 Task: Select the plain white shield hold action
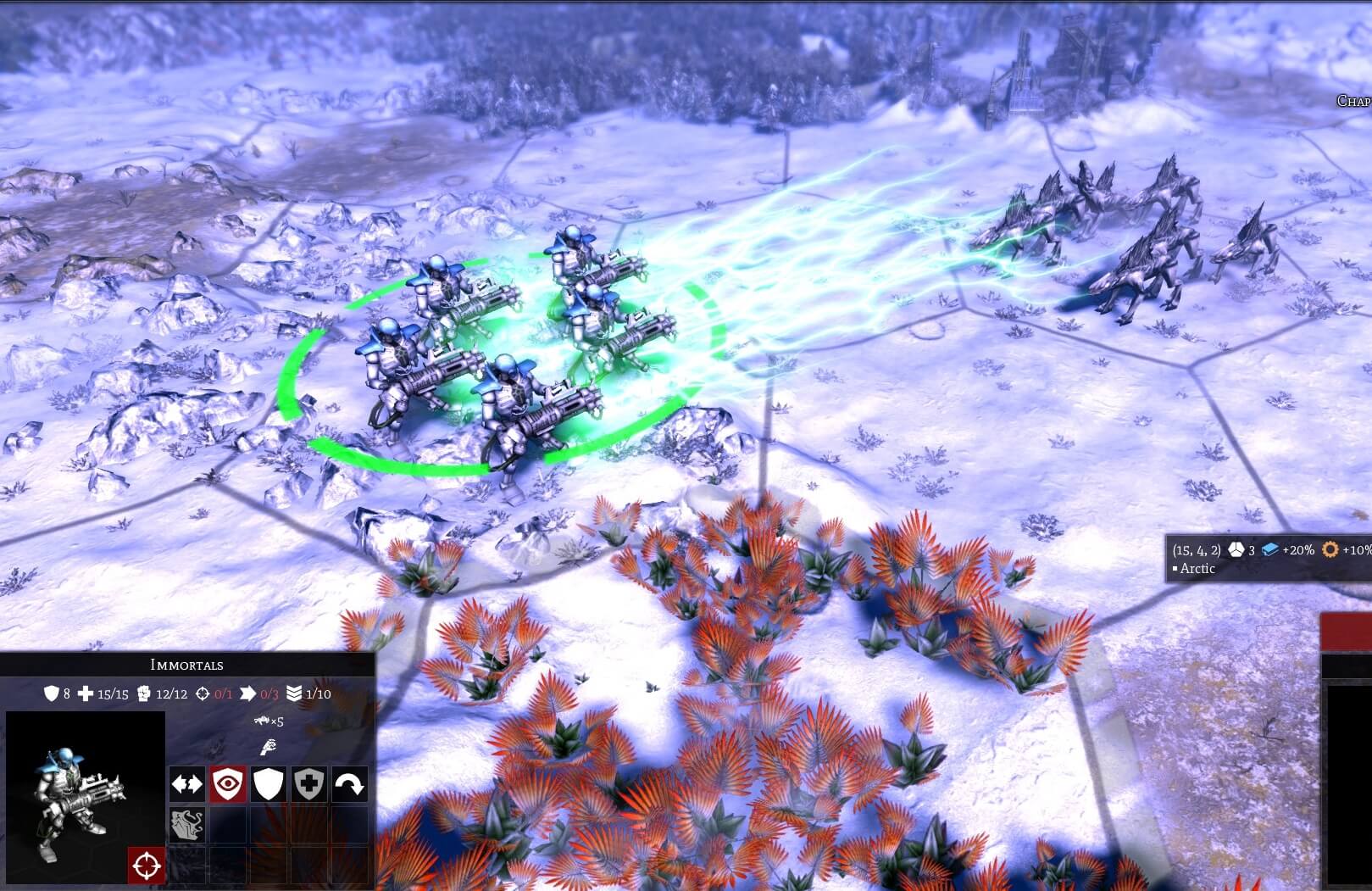[x=269, y=784]
